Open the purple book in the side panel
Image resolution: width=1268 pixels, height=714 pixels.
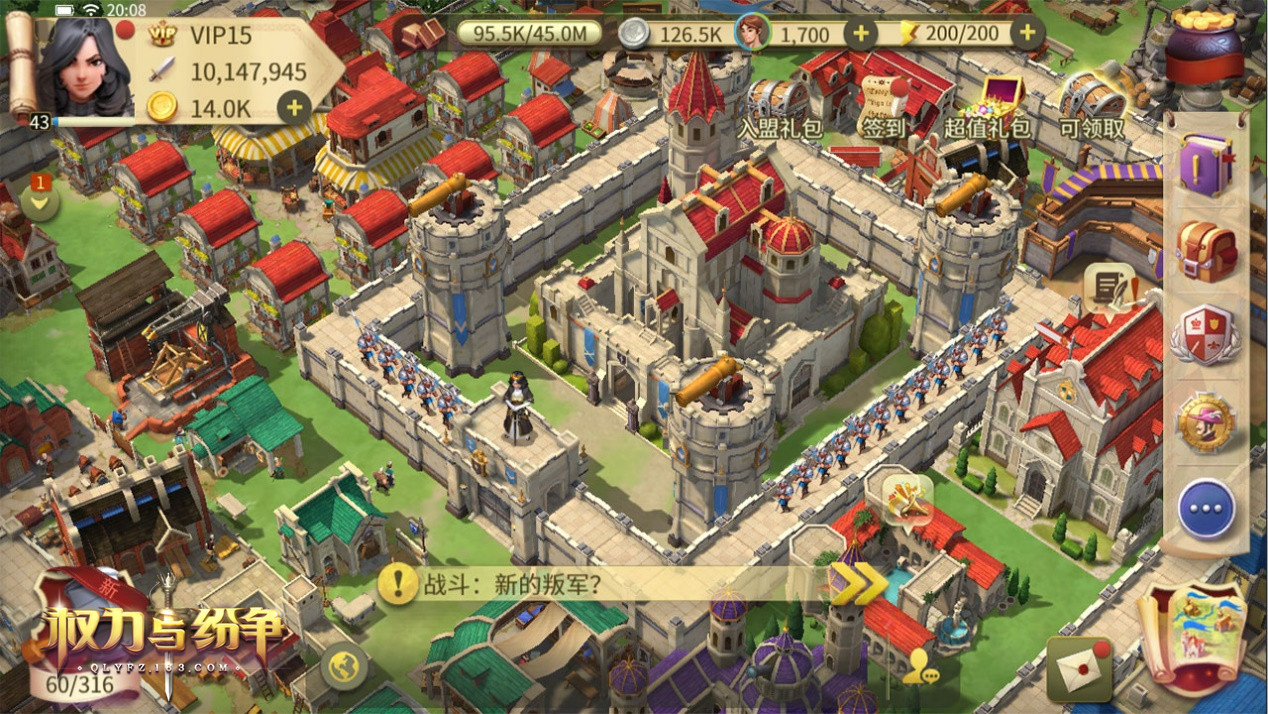click(x=1206, y=164)
